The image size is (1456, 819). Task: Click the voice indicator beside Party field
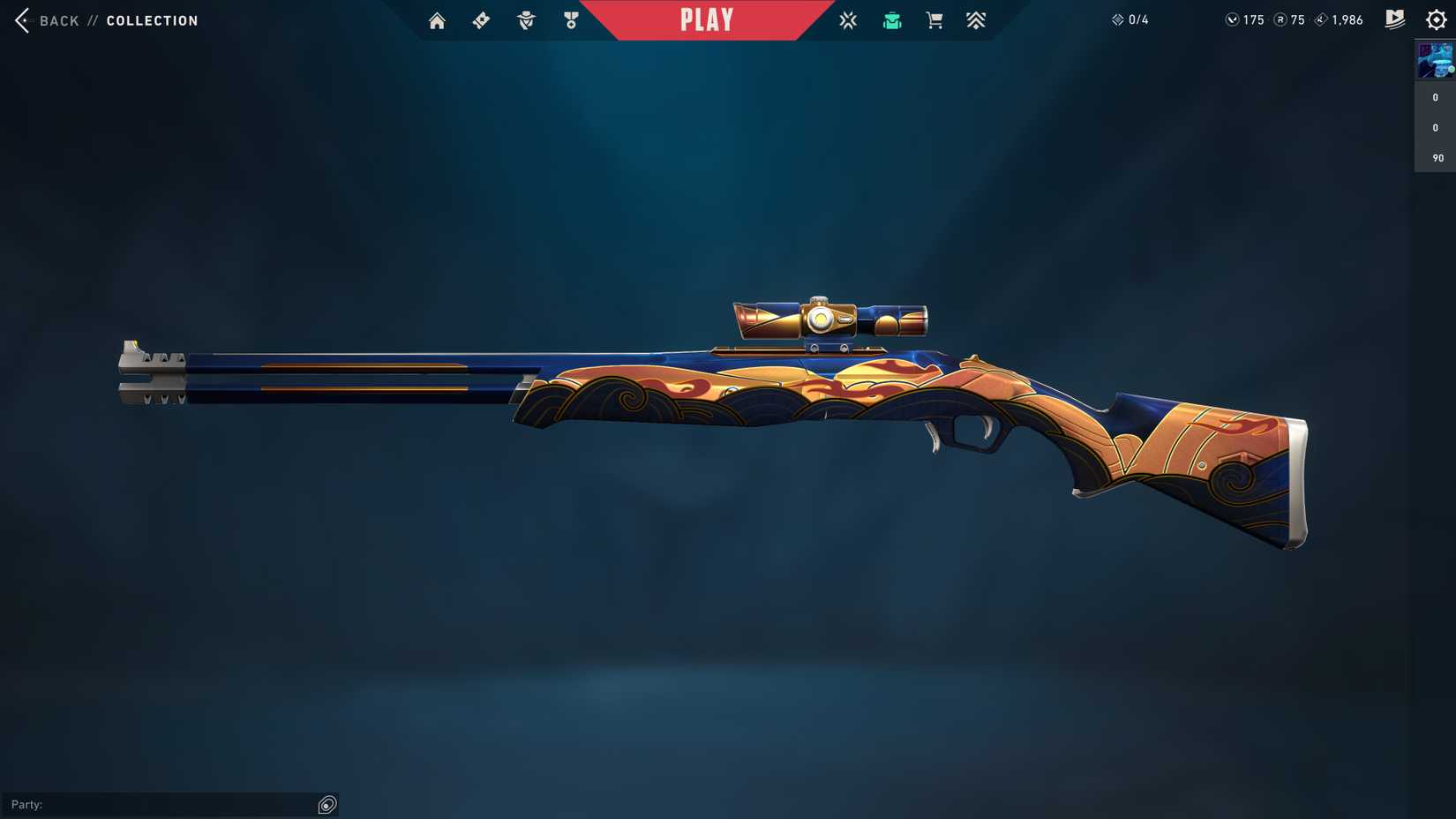327,804
